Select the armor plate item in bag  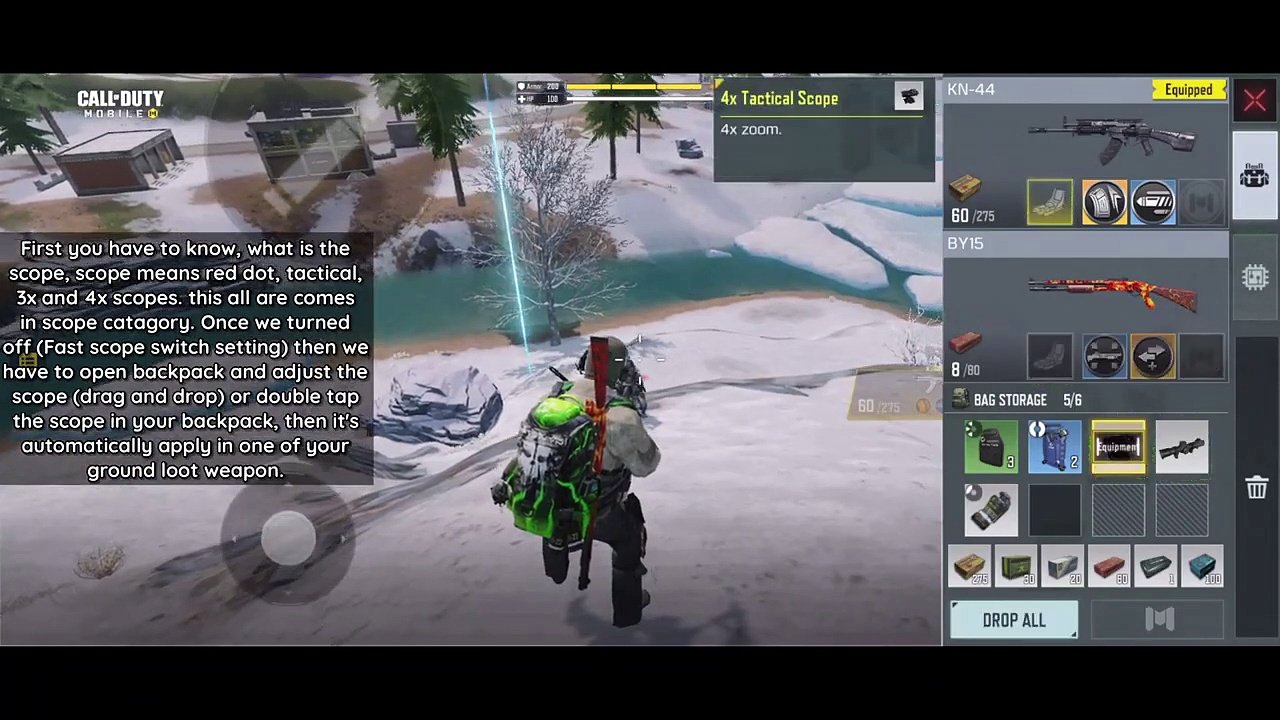(x=991, y=446)
